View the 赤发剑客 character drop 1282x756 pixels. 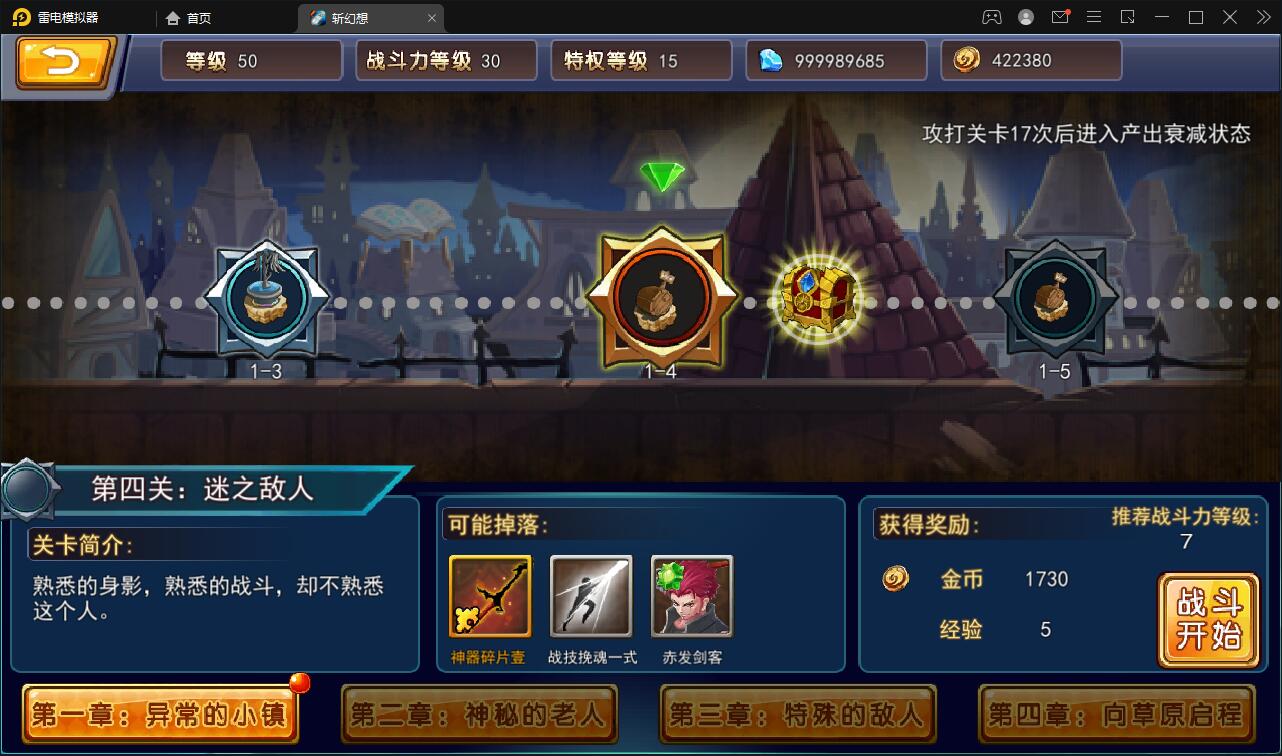point(691,596)
